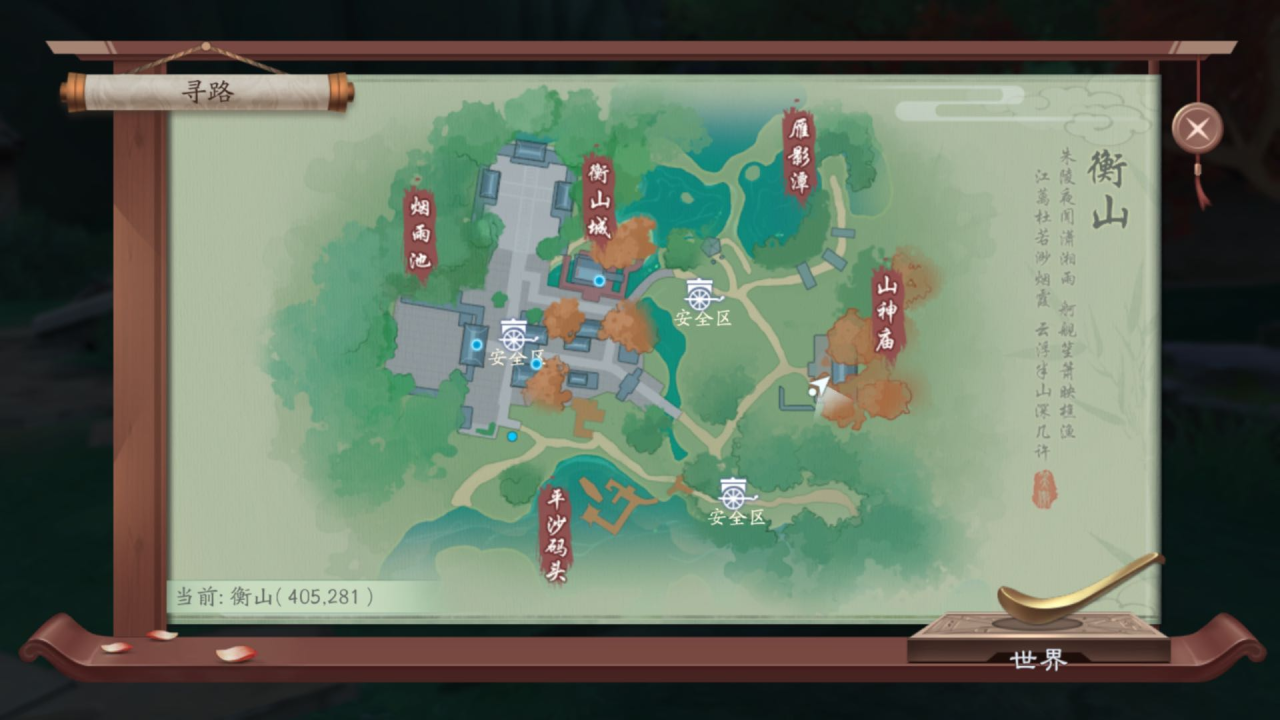Image resolution: width=1280 pixels, height=720 pixels.
Task: Switch to the 世界 world map
Action: click(1038, 659)
